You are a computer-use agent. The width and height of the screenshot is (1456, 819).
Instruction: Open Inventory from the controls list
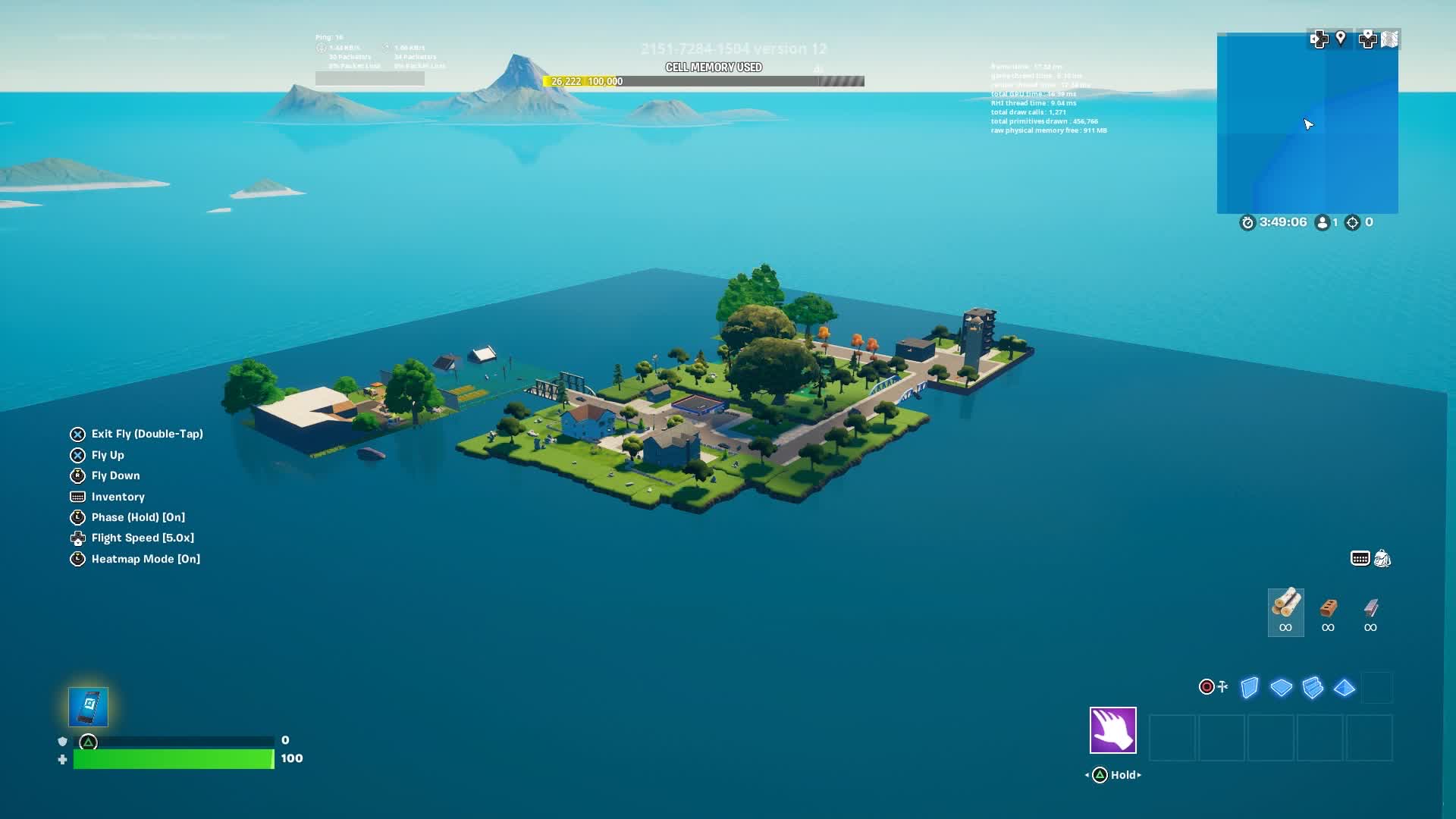click(x=118, y=497)
